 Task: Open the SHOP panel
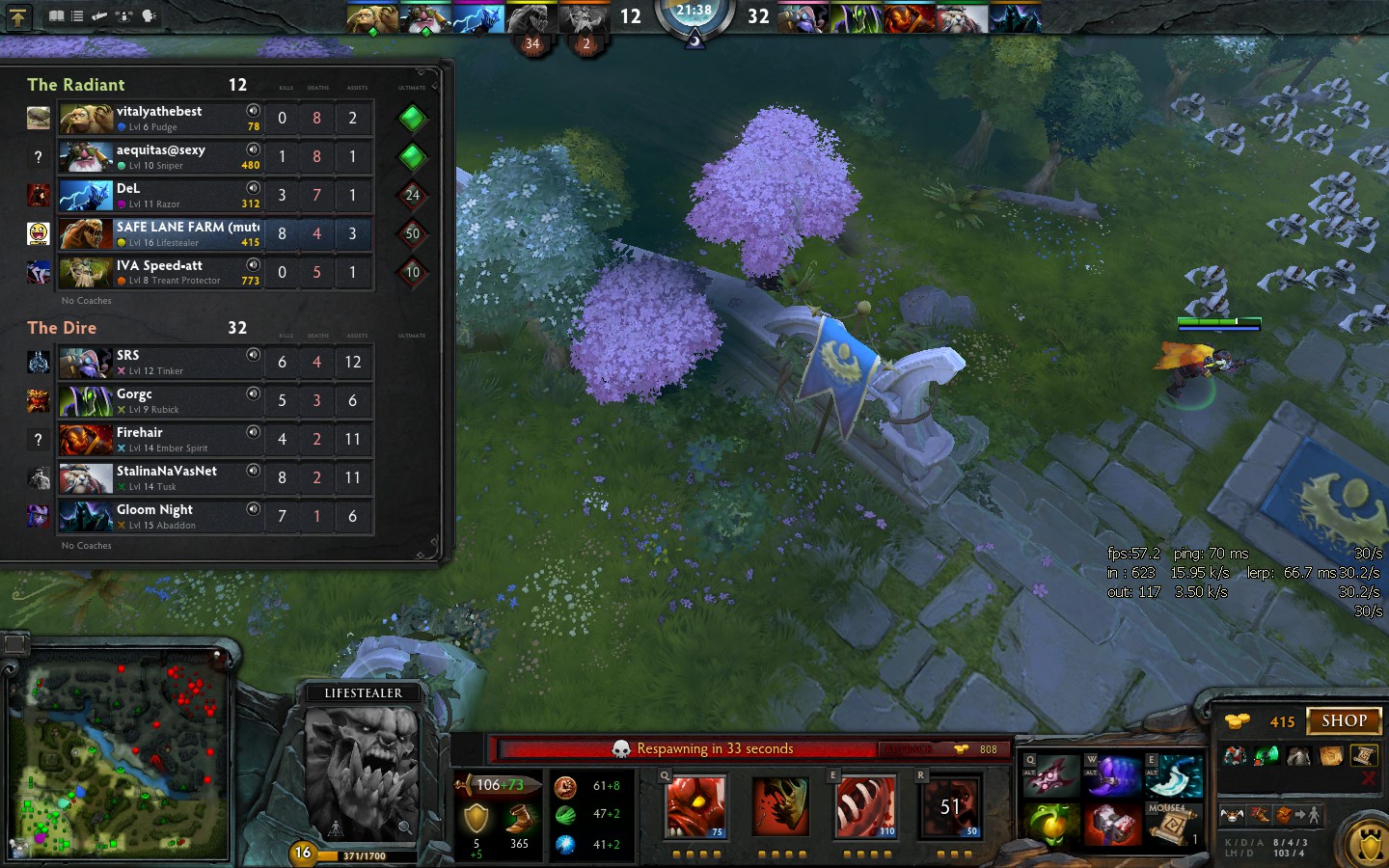point(1344,720)
